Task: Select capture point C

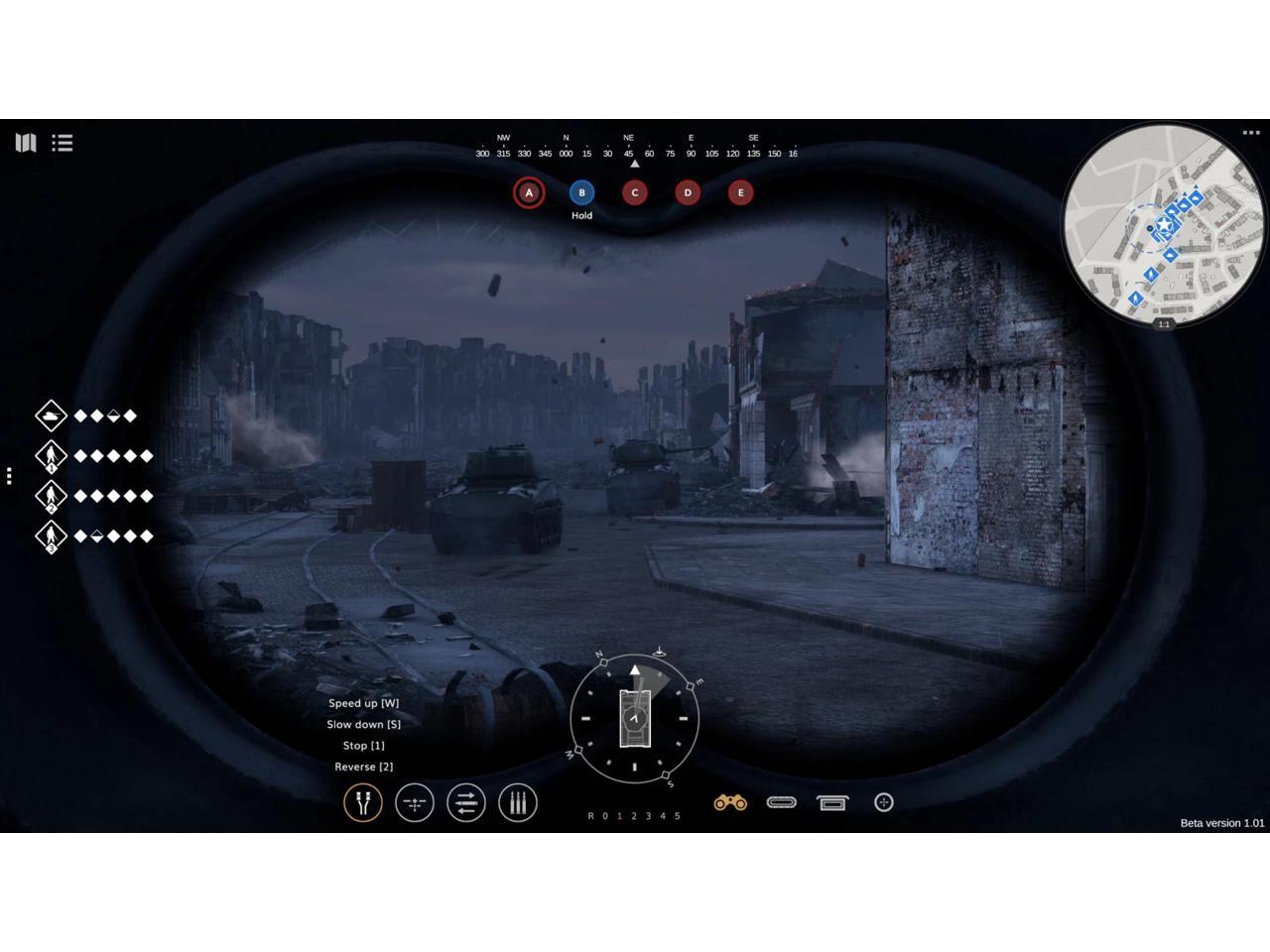Action: pyautogui.click(x=635, y=192)
